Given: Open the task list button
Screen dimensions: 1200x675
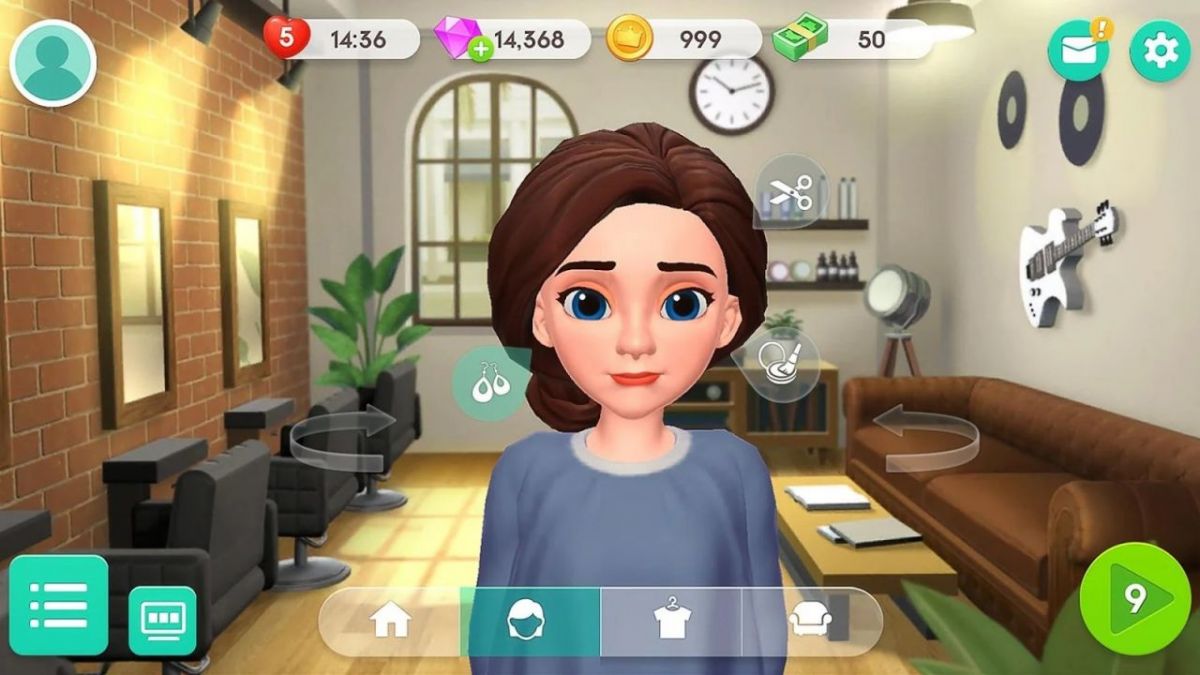Looking at the screenshot, I should pyautogui.click(x=58, y=604).
